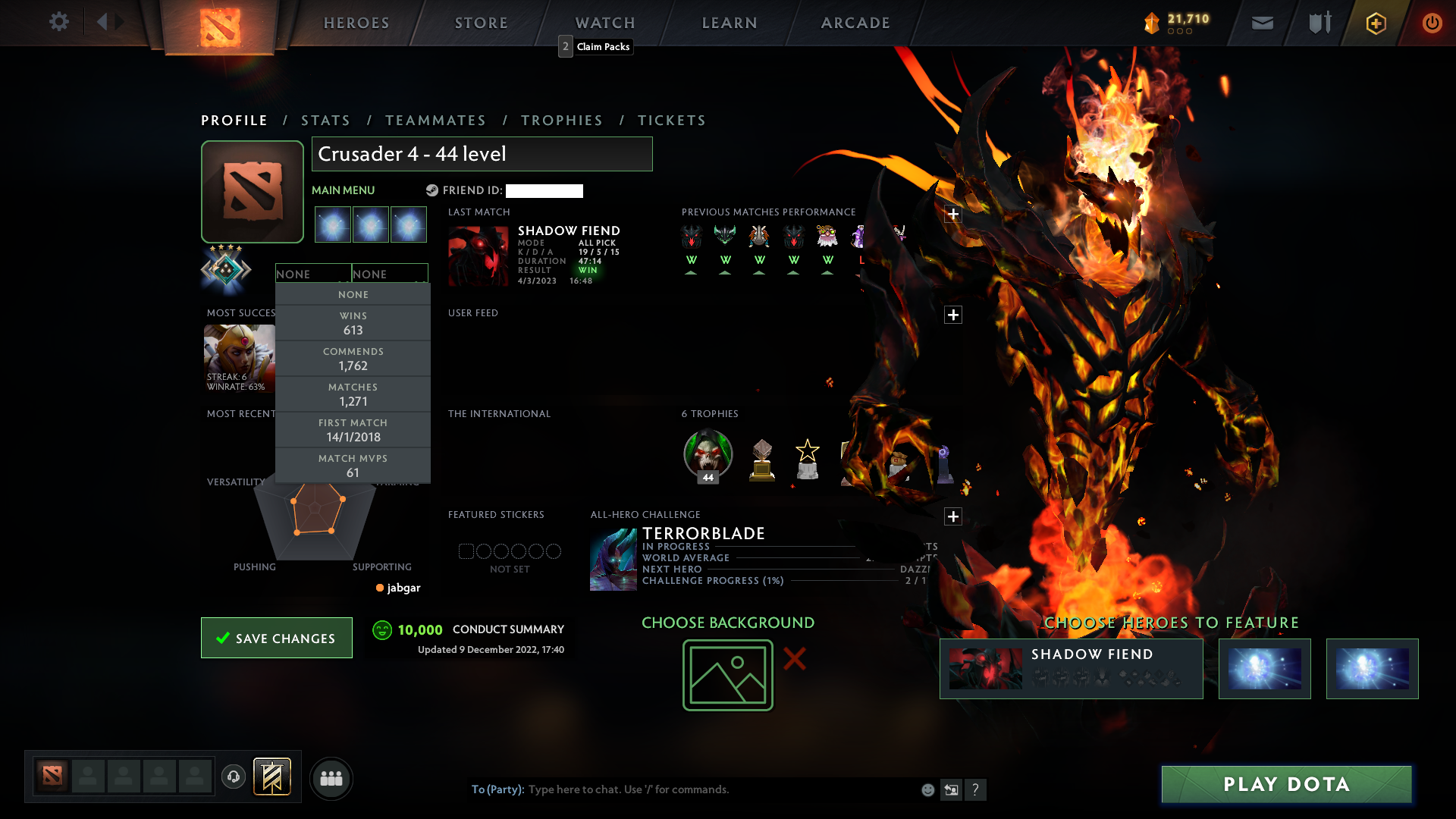Viewport: 1456px width, 819px height.
Task: Select the Commends 1,762 stat option
Action: coord(353,358)
